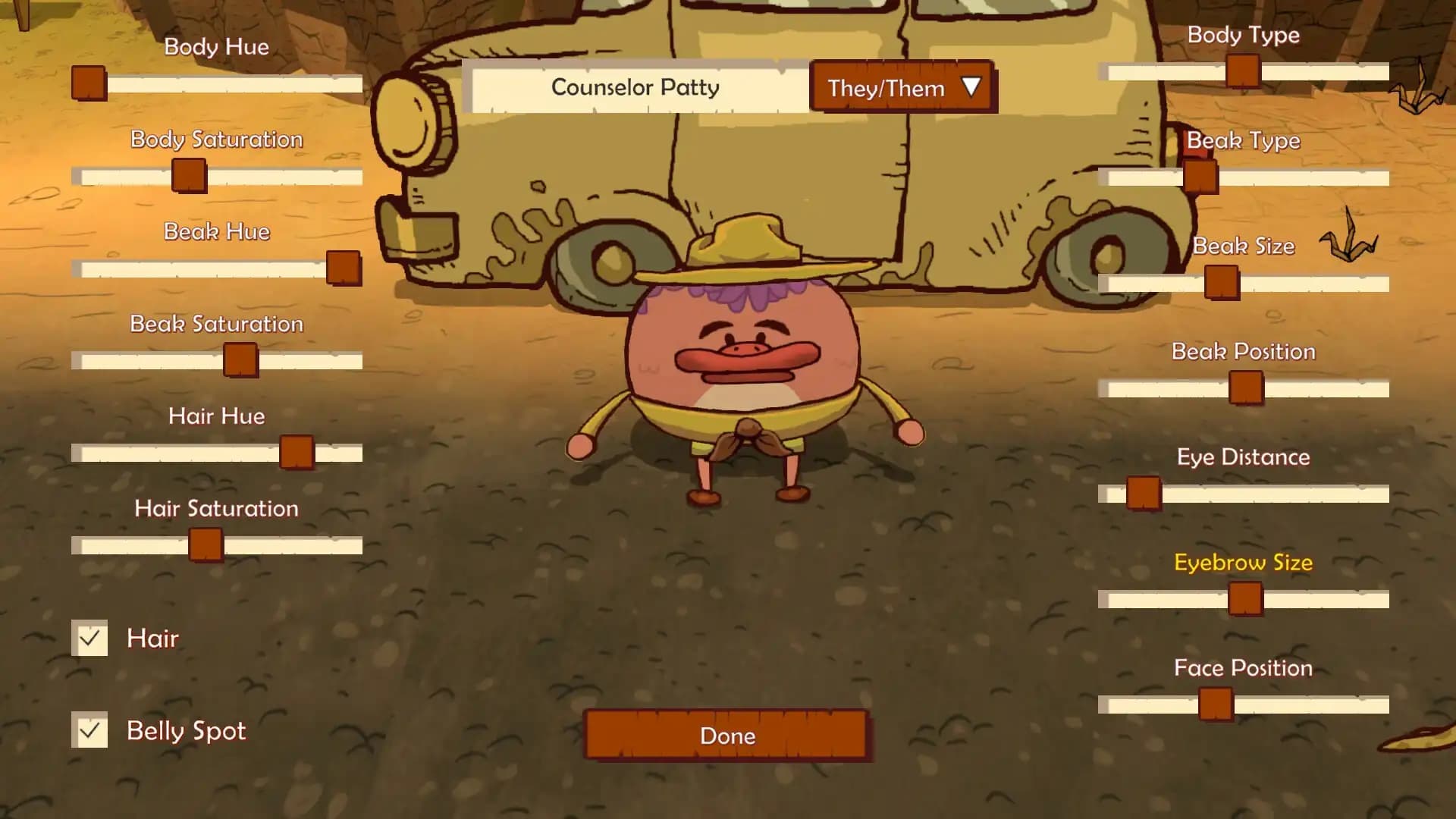
Task: Click the Body Type slider handle
Action: click(x=1243, y=71)
